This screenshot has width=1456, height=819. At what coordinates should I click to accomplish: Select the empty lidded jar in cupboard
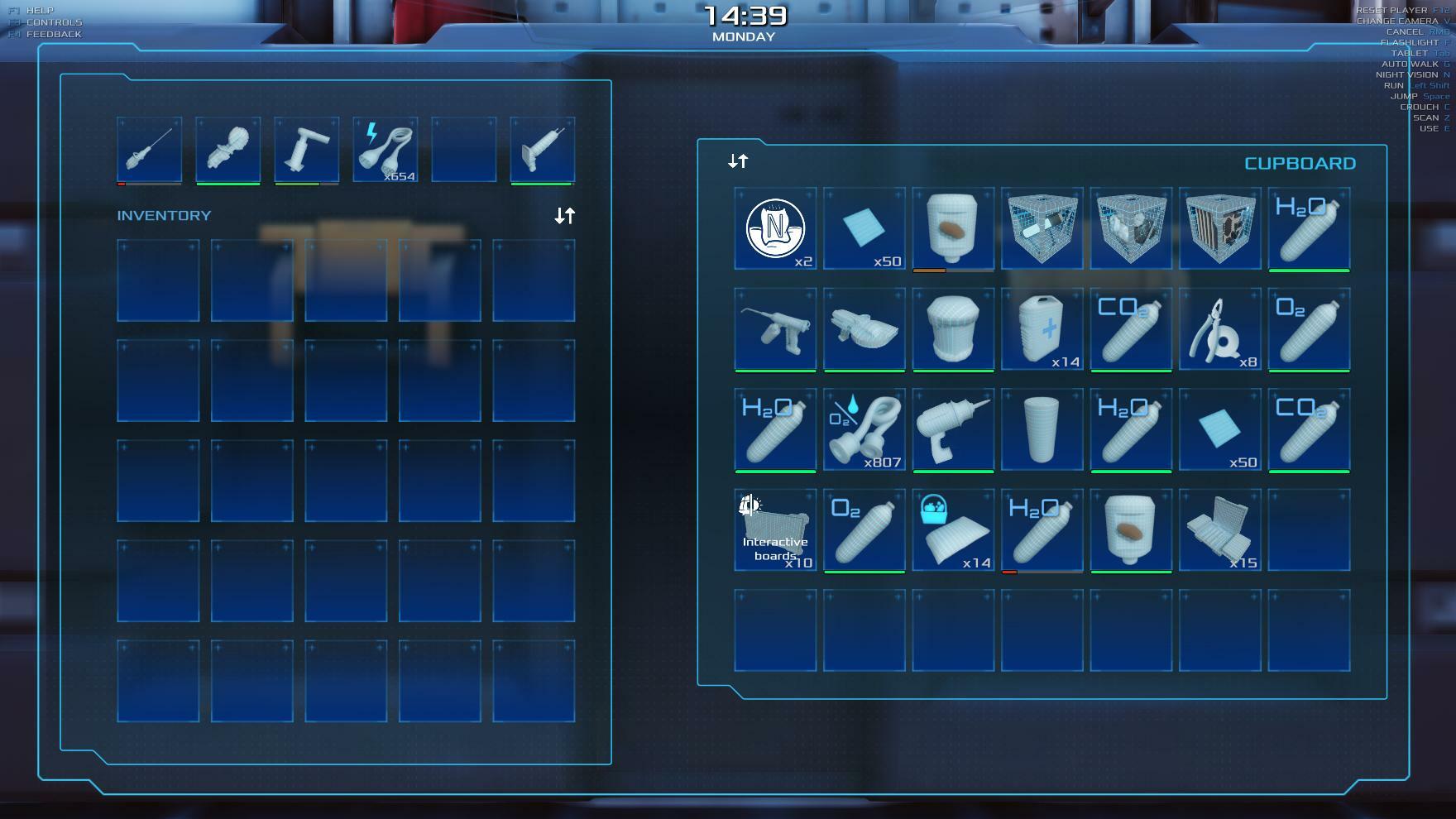click(953, 328)
